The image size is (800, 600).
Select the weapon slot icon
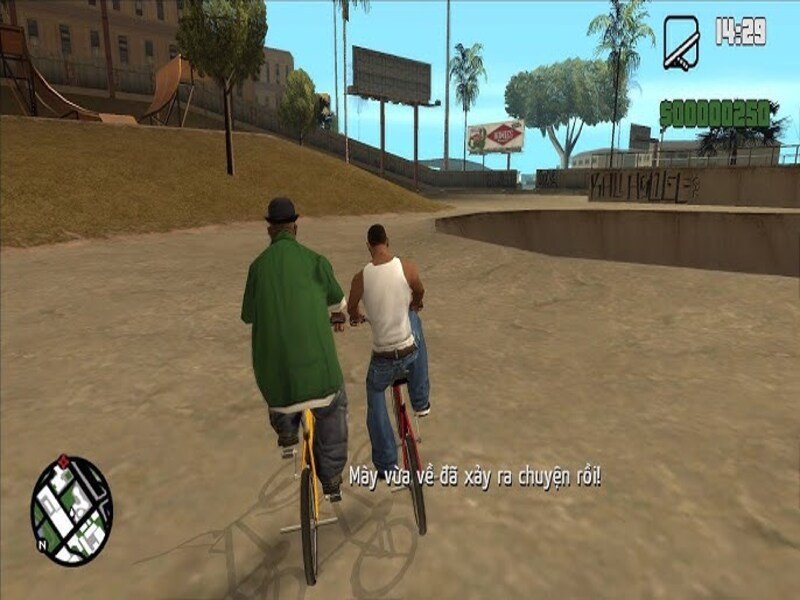681,42
